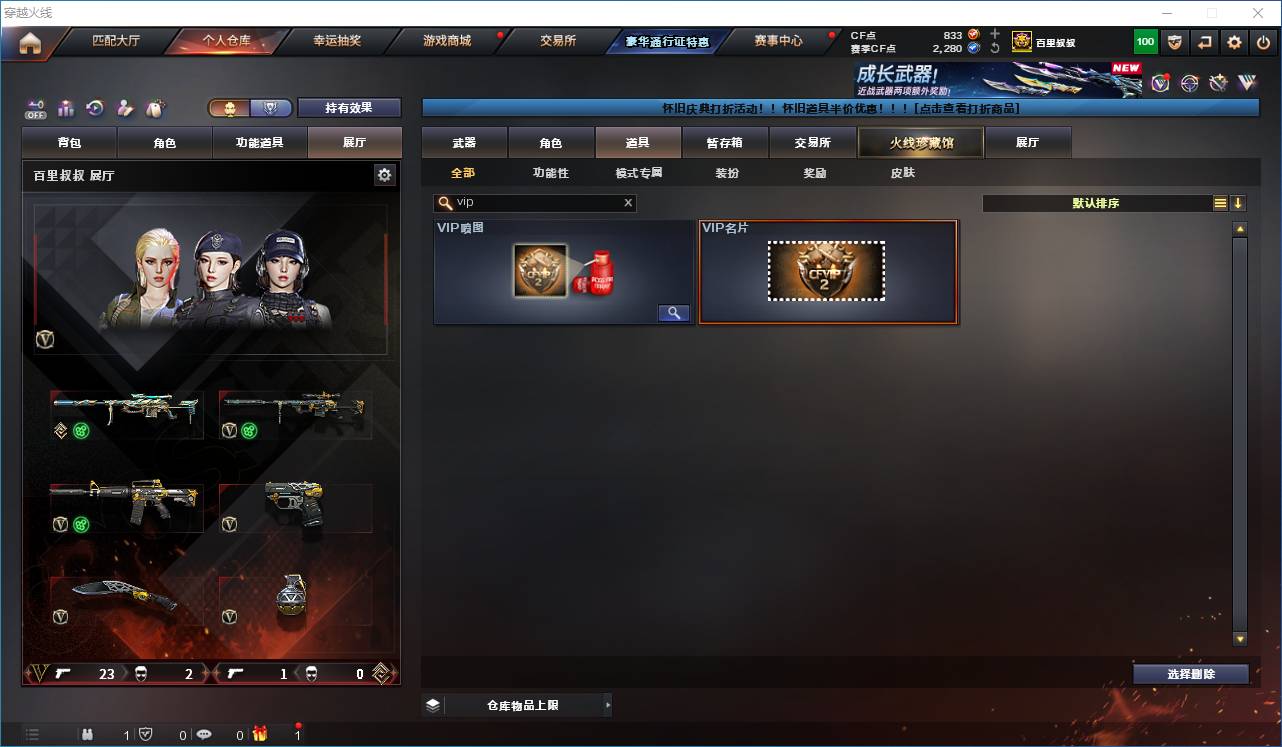Click the gift icon in the bottom status bar
This screenshot has width=1282, height=747.
click(260, 735)
